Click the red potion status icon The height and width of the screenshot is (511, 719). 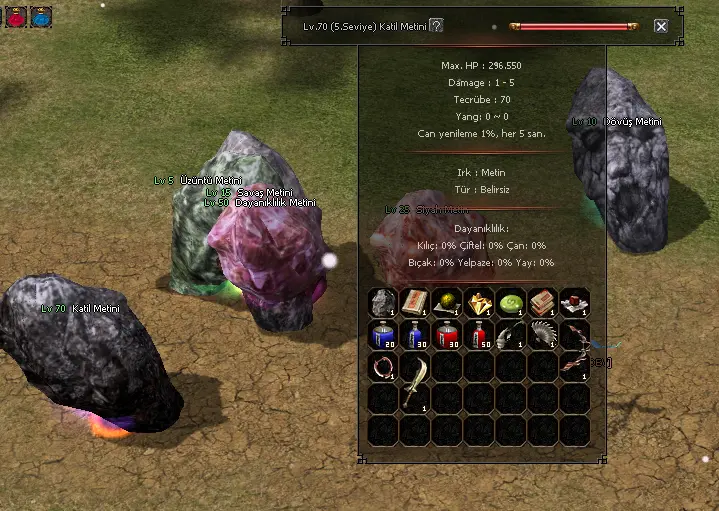point(16,15)
